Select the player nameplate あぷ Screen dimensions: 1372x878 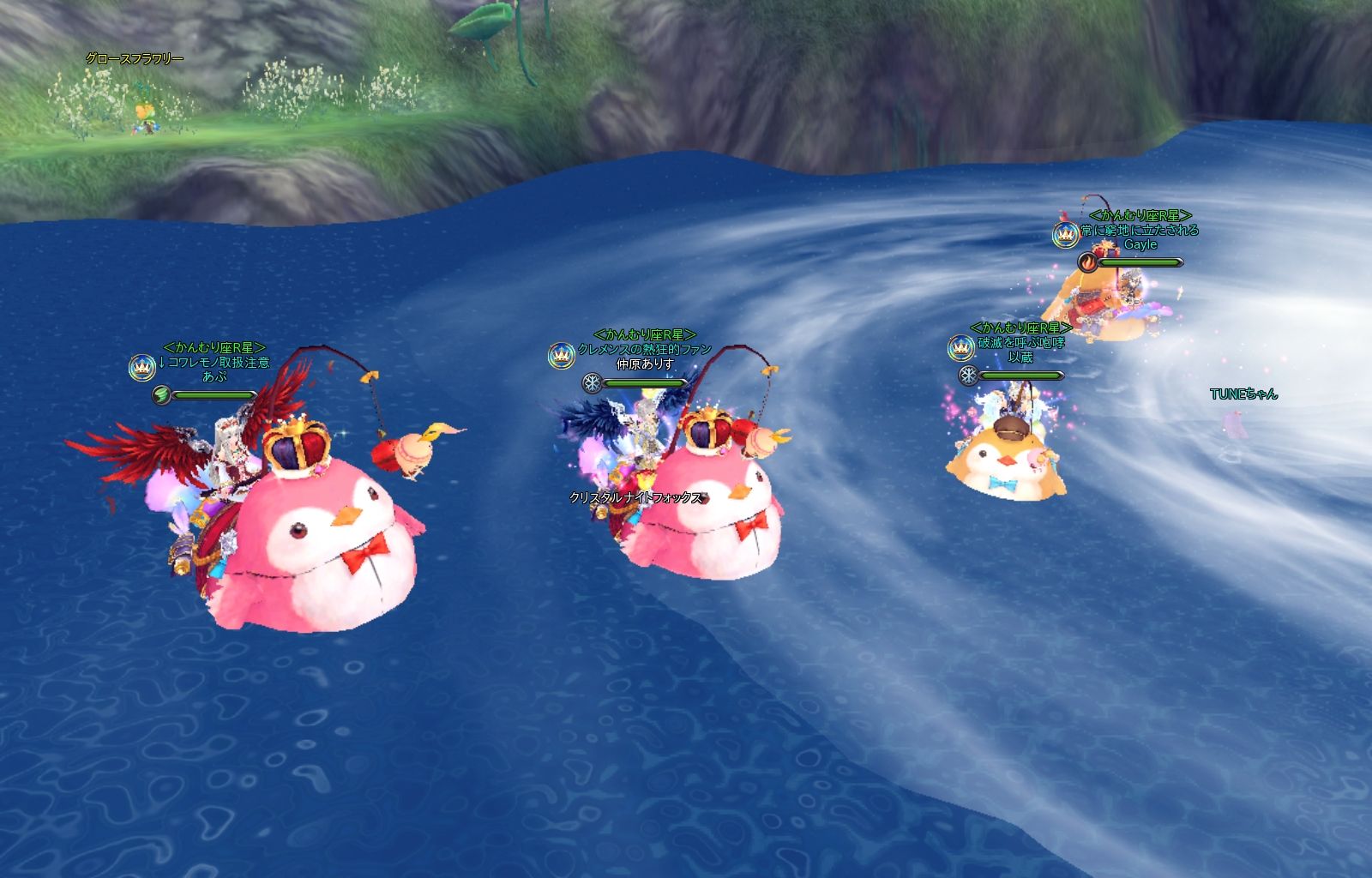point(214,376)
